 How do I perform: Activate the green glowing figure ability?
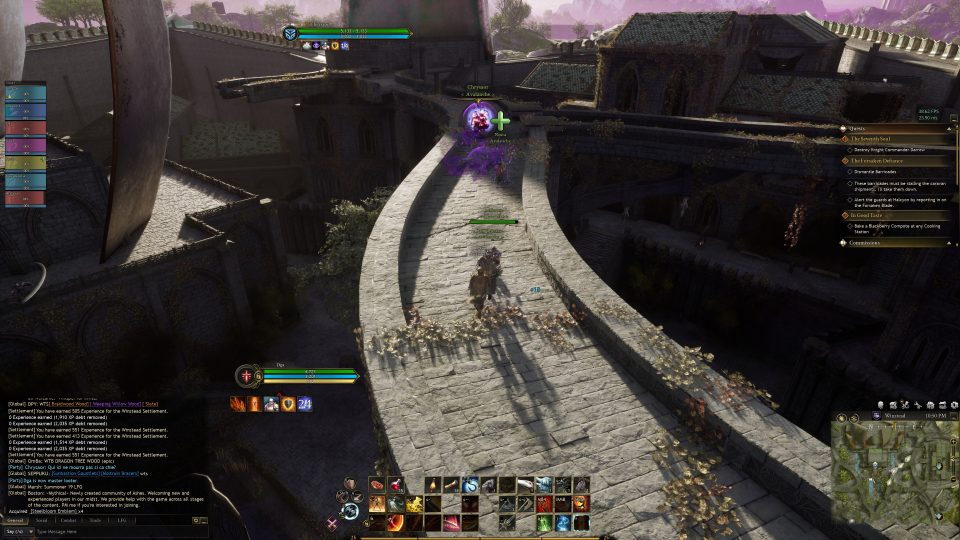click(544, 522)
